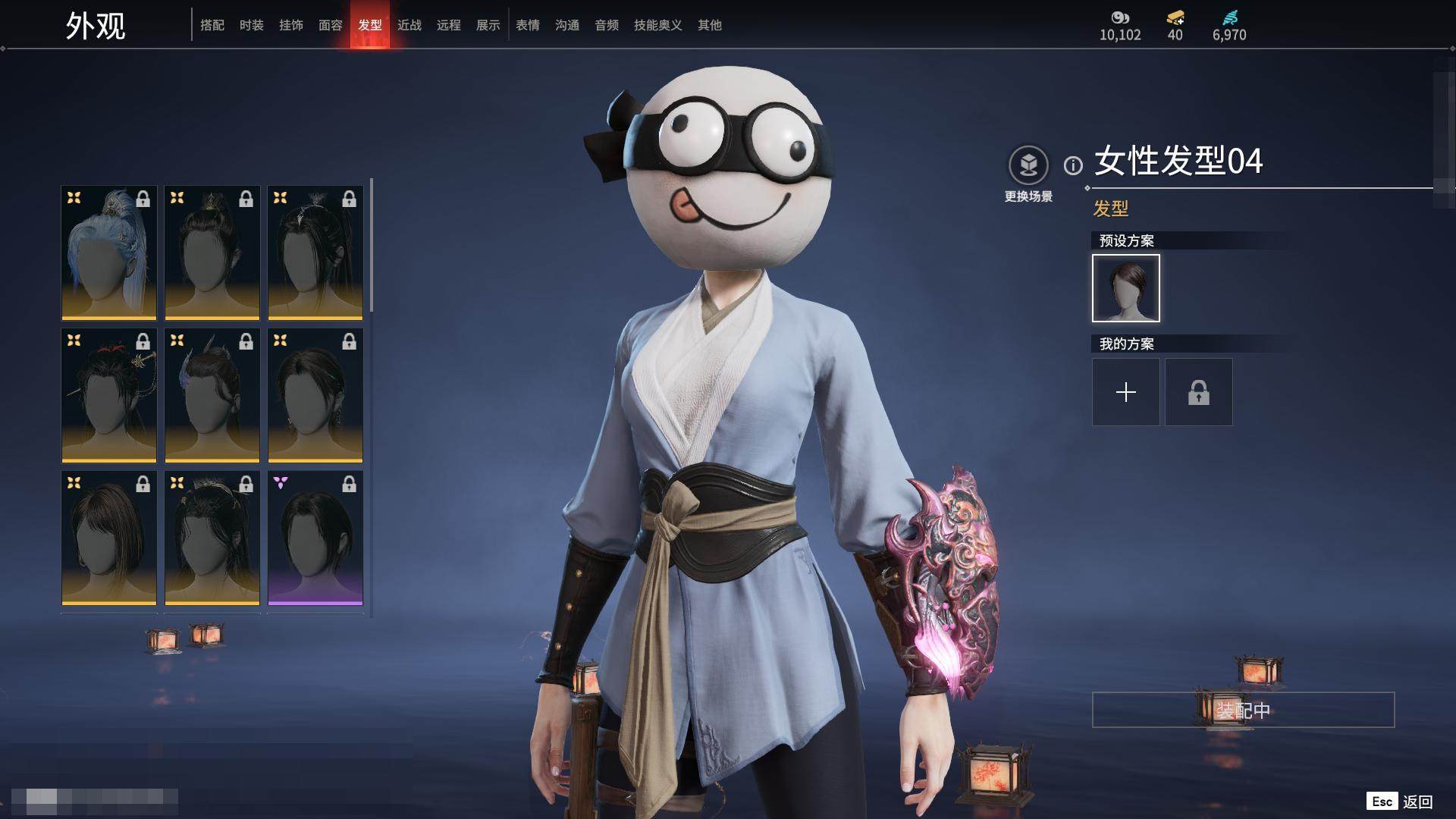Open the info icon beside 女性发型04
Image resolution: width=1456 pixels, height=819 pixels.
click(x=1073, y=165)
